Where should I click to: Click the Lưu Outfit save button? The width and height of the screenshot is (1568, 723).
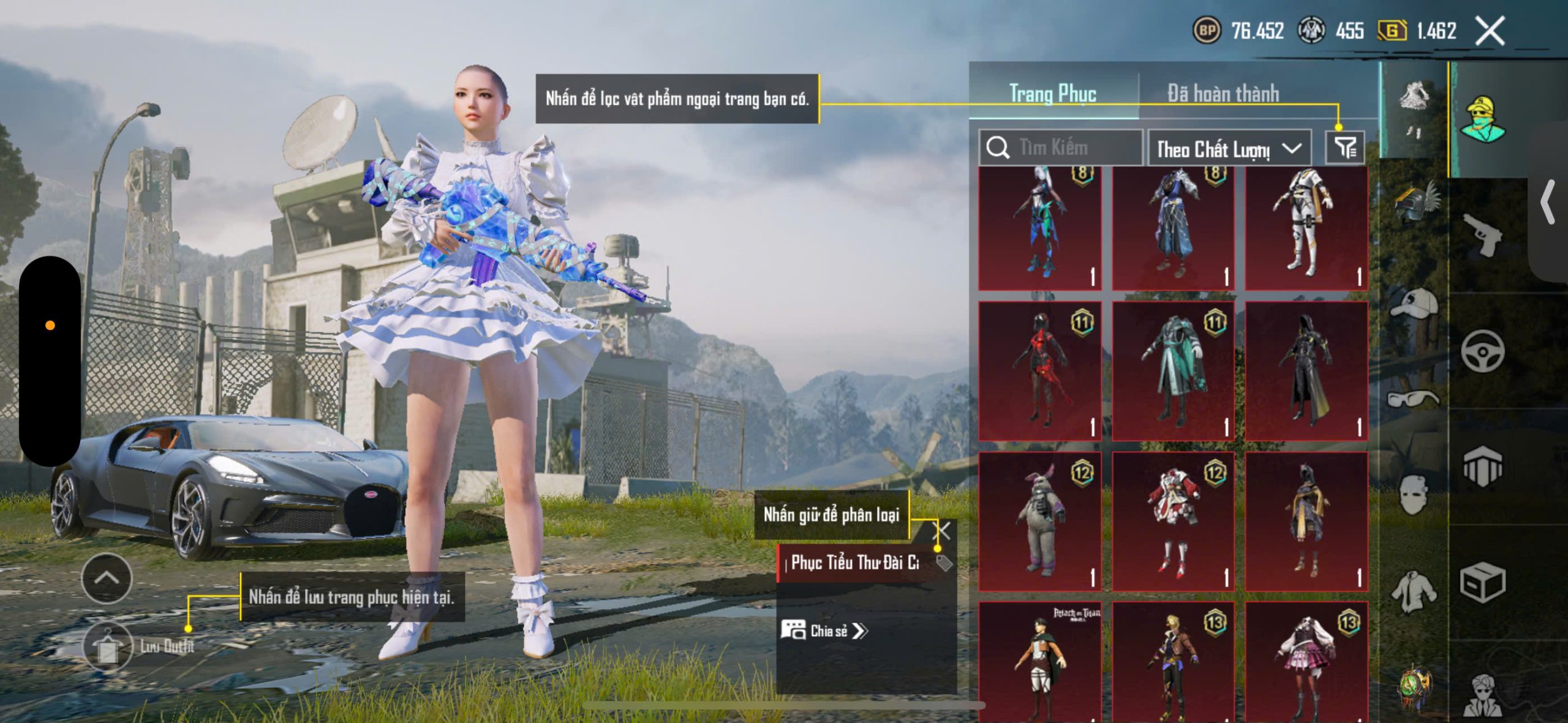[x=108, y=646]
